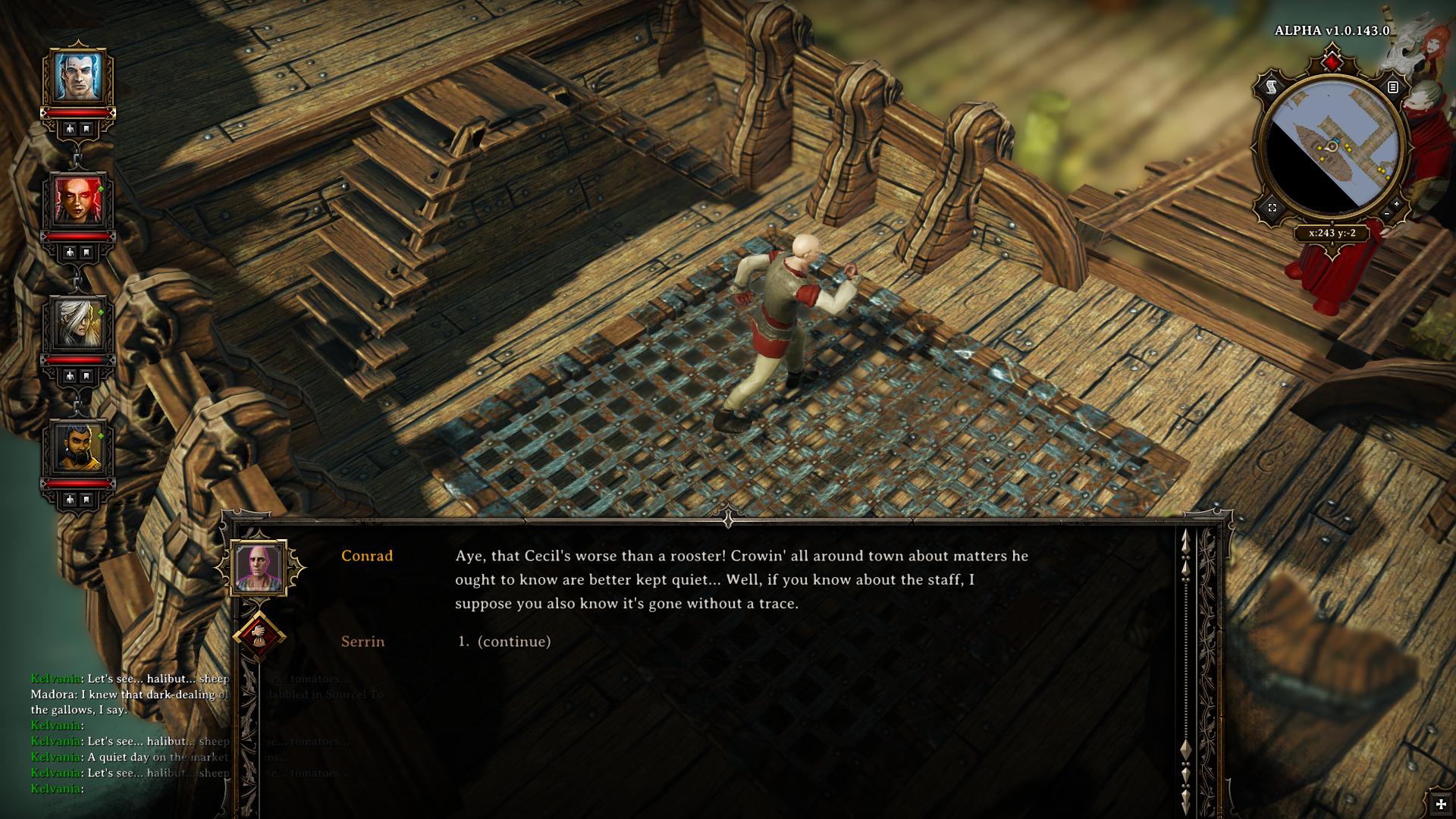Select the white-haired companion portrait

point(78,325)
